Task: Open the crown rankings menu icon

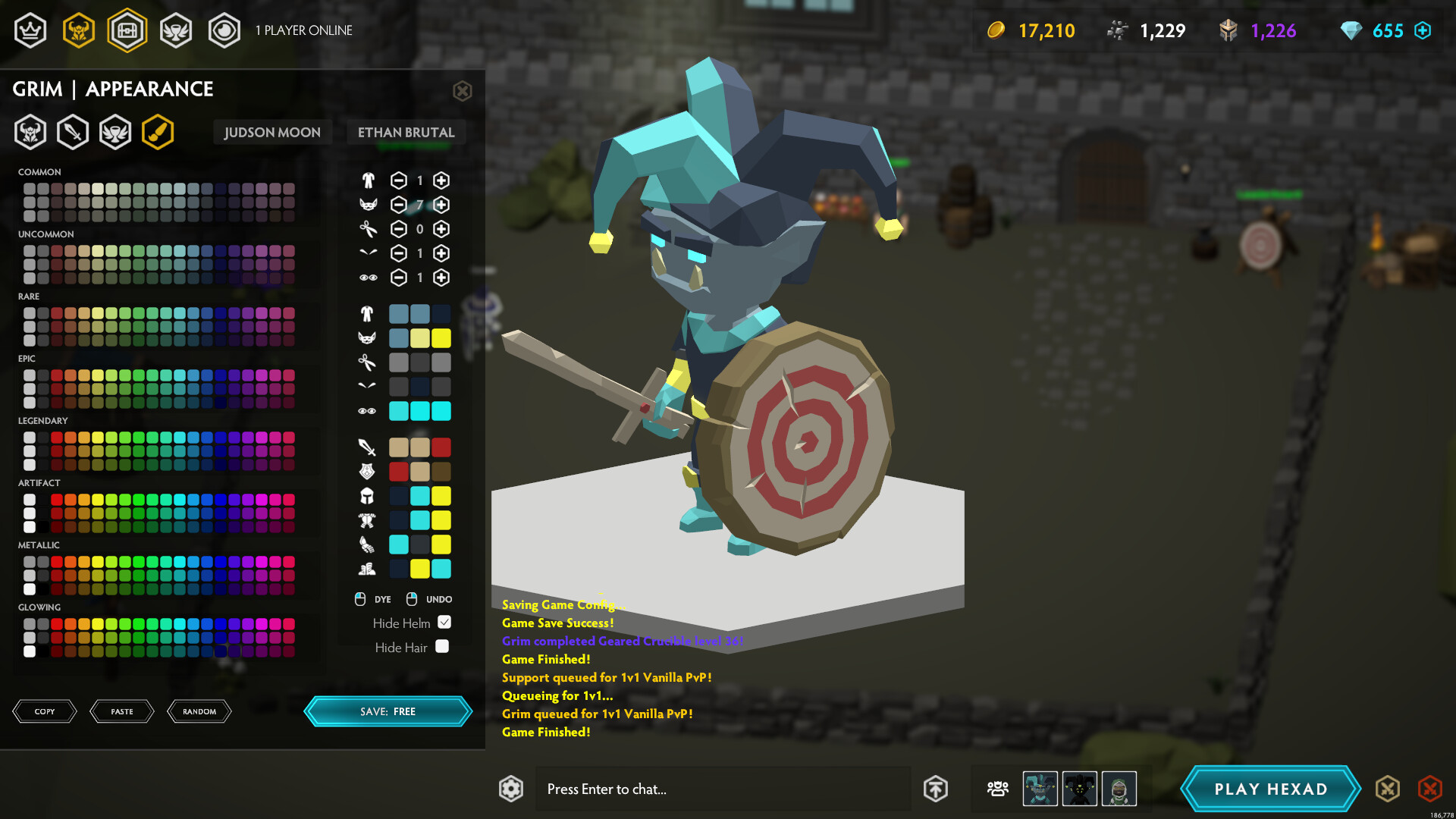Action: point(30,30)
